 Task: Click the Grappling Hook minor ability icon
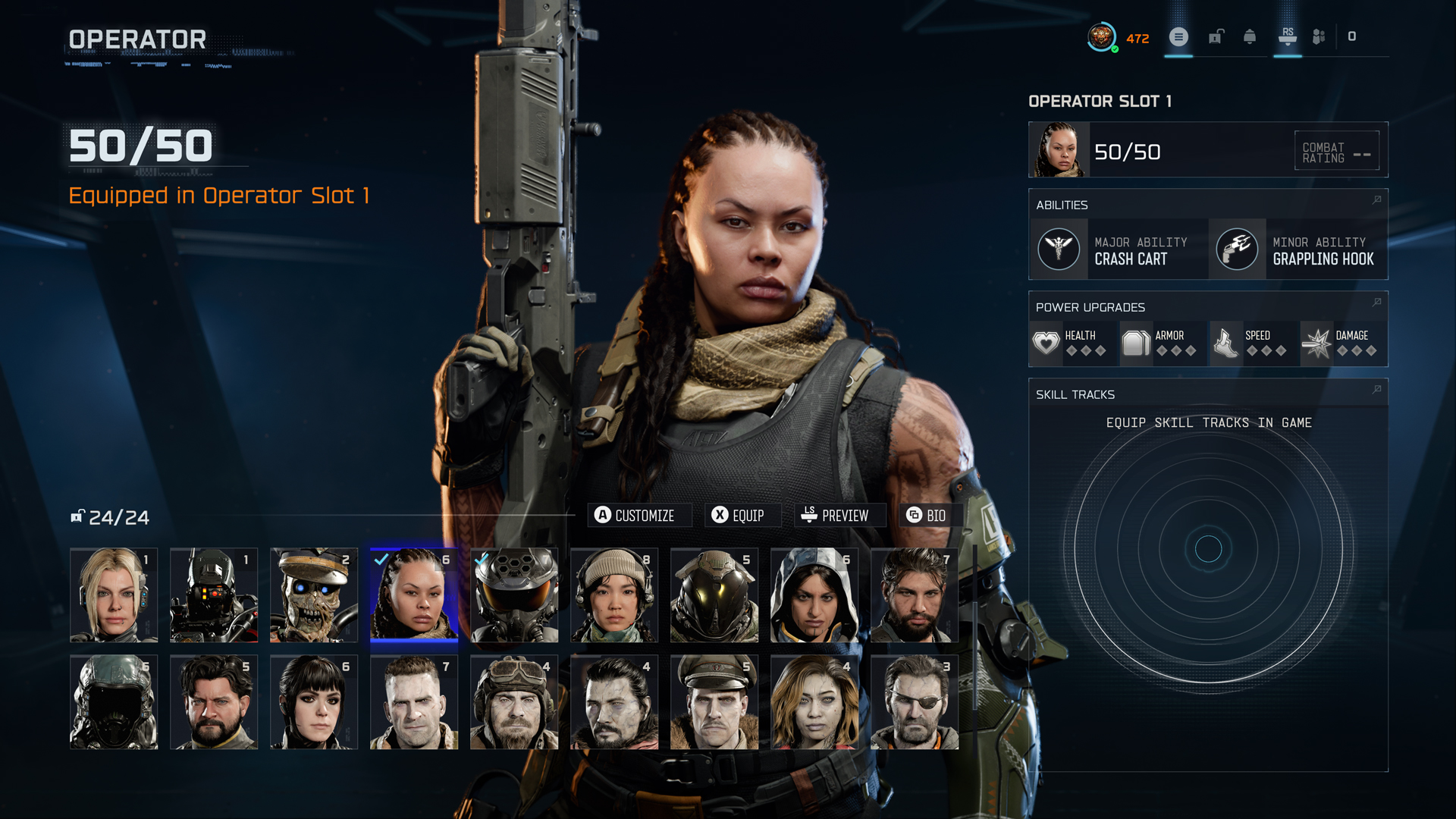pos(1237,249)
